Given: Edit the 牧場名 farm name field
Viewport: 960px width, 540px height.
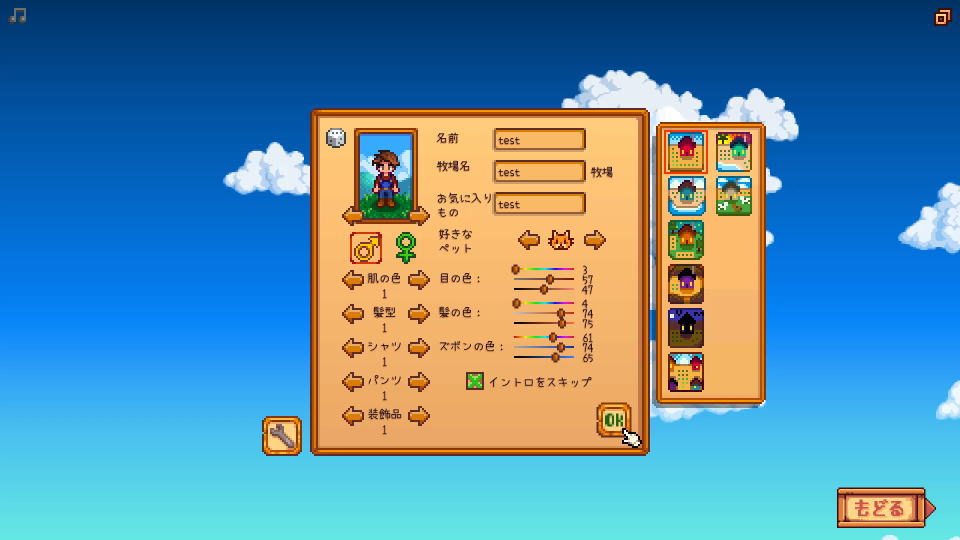Looking at the screenshot, I should tap(539, 172).
